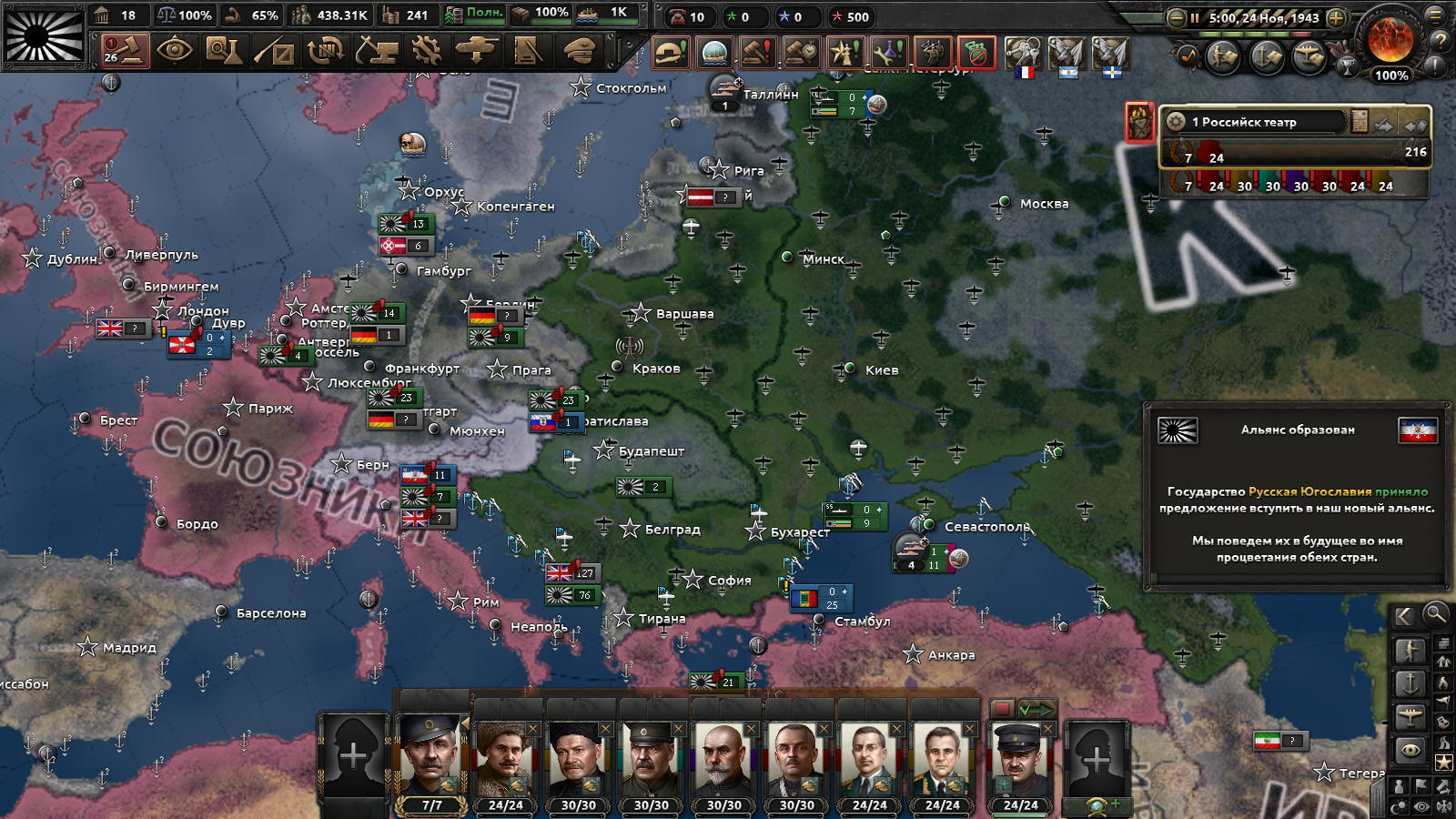Open the production wrench and gear tab
This screenshot has width=1456, height=819.
click(x=426, y=51)
